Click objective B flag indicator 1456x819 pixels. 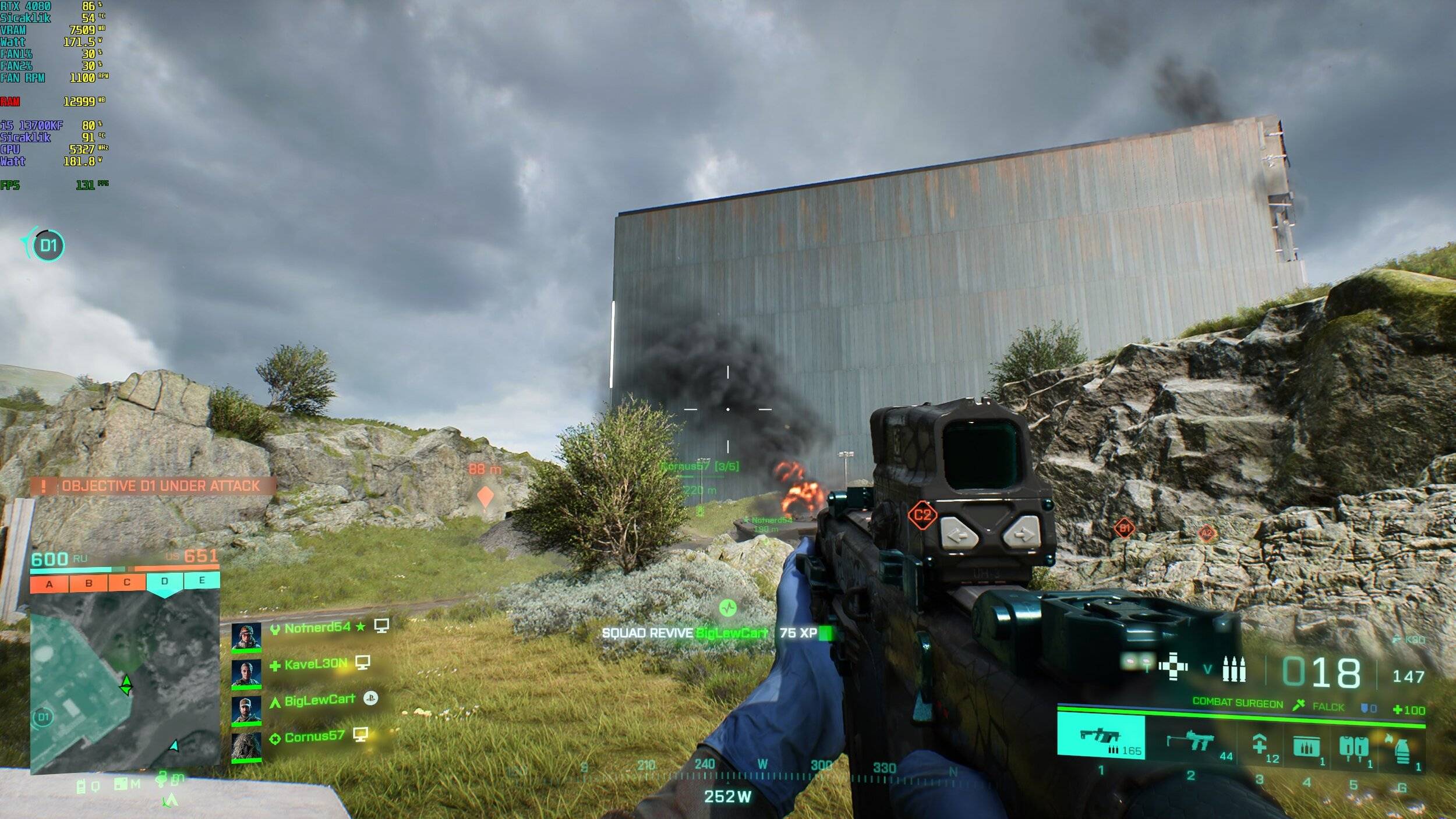pos(89,583)
